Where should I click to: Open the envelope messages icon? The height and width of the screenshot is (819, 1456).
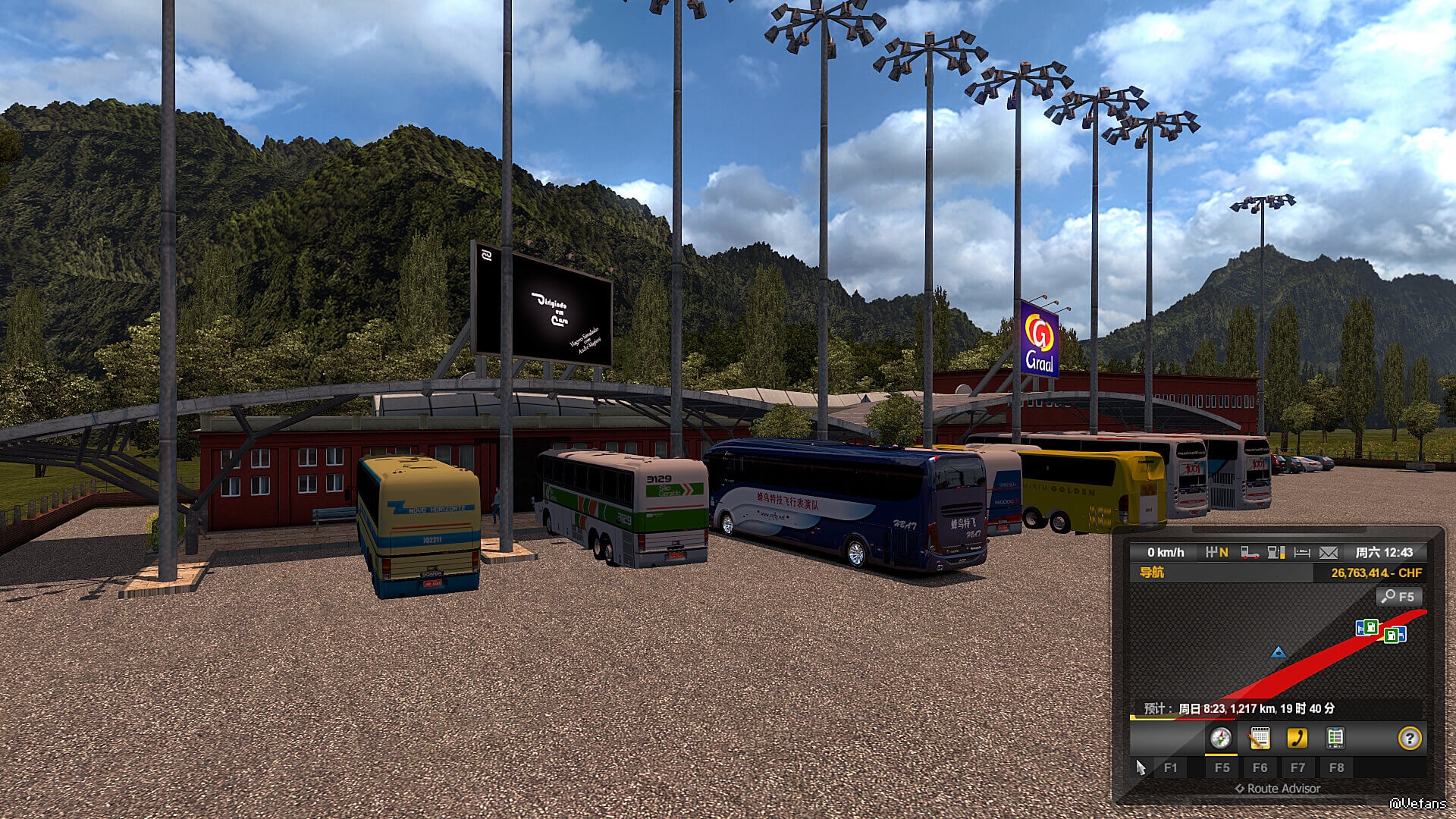(1329, 553)
